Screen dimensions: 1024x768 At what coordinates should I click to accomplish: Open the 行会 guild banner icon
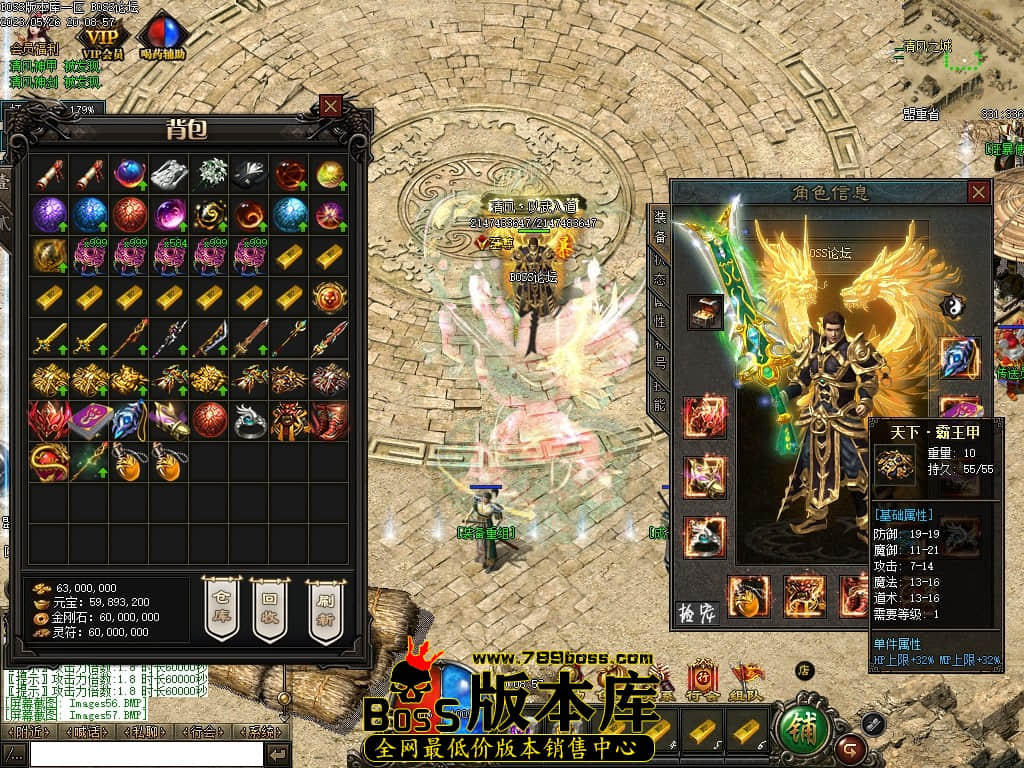[702, 682]
